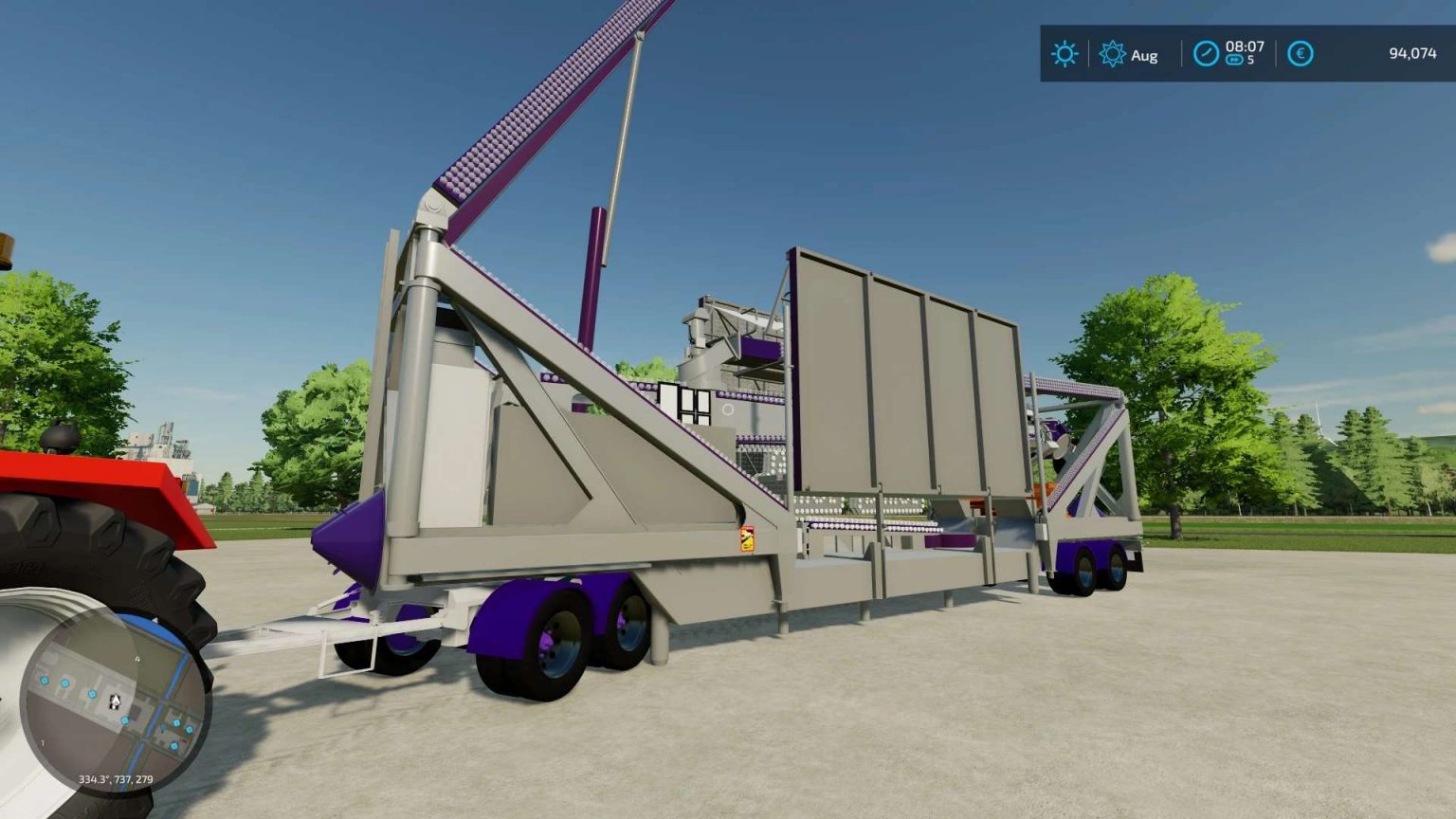Click the weather sun icon
Image resolution: width=1456 pixels, height=819 pixels.
coord(1065,53)
